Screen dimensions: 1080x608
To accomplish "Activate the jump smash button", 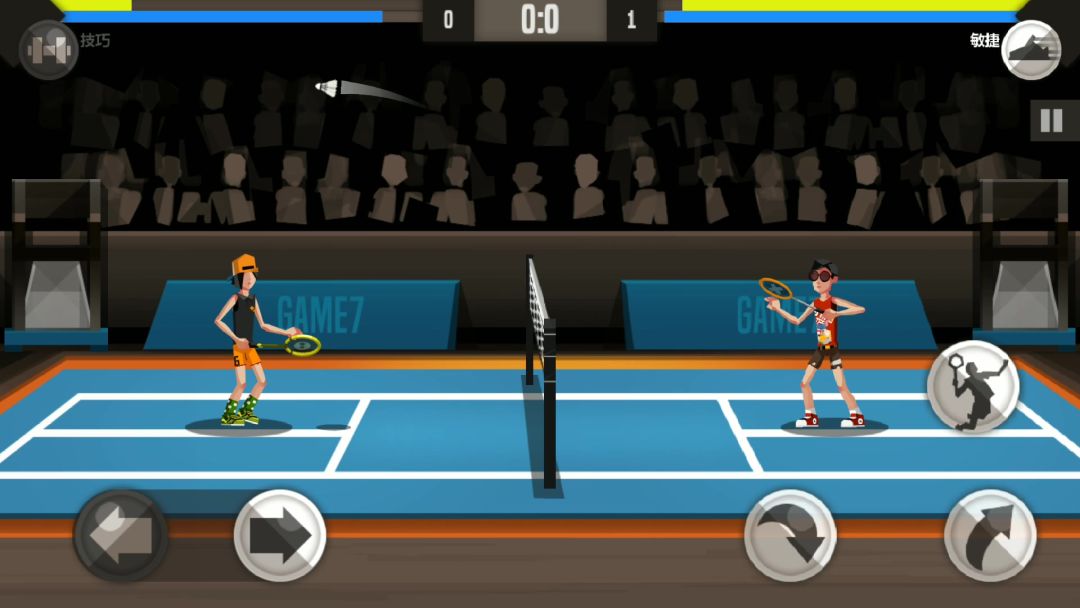I will click(972, 386).
